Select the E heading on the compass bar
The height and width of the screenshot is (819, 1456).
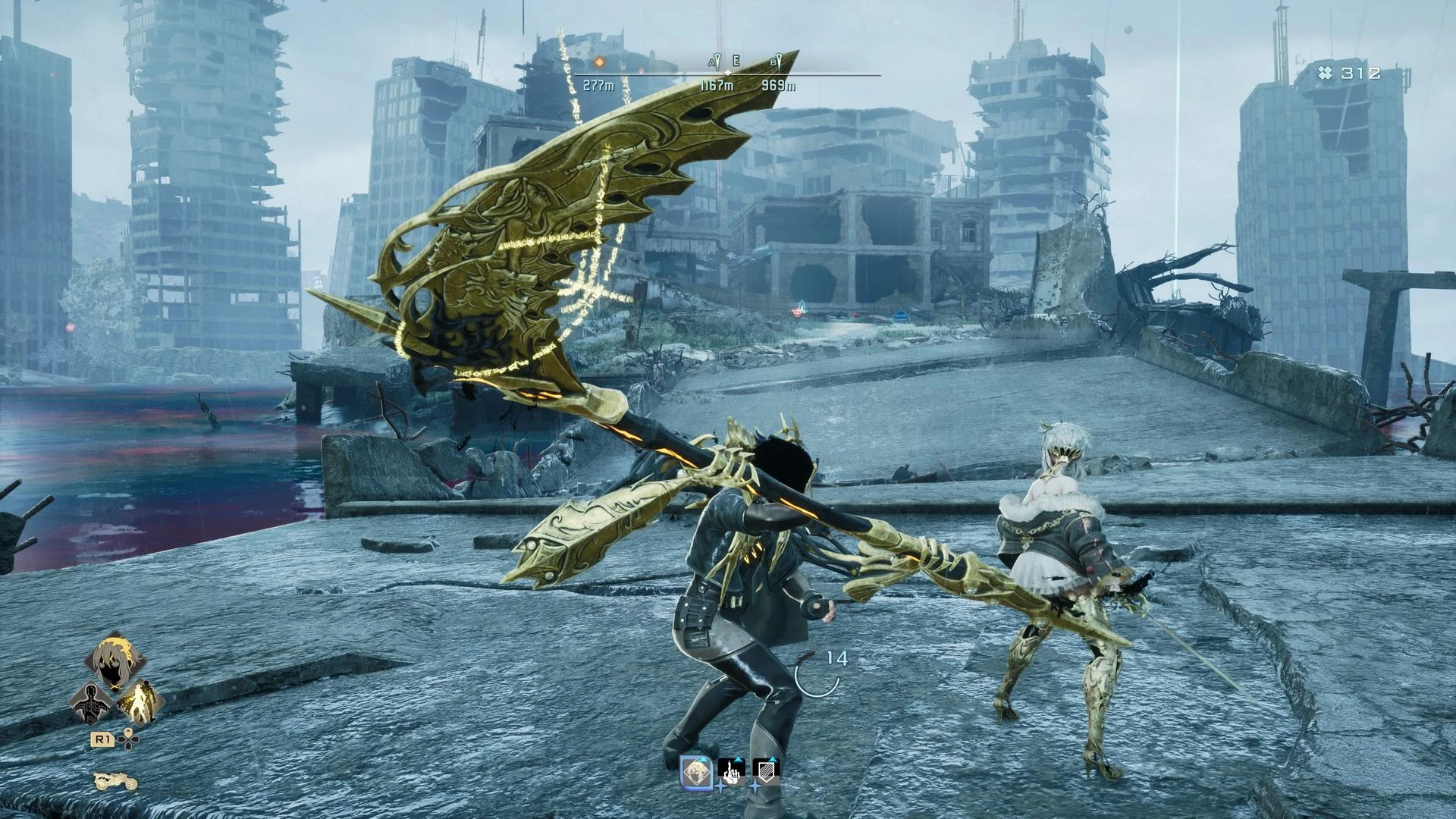click(736, 61)
